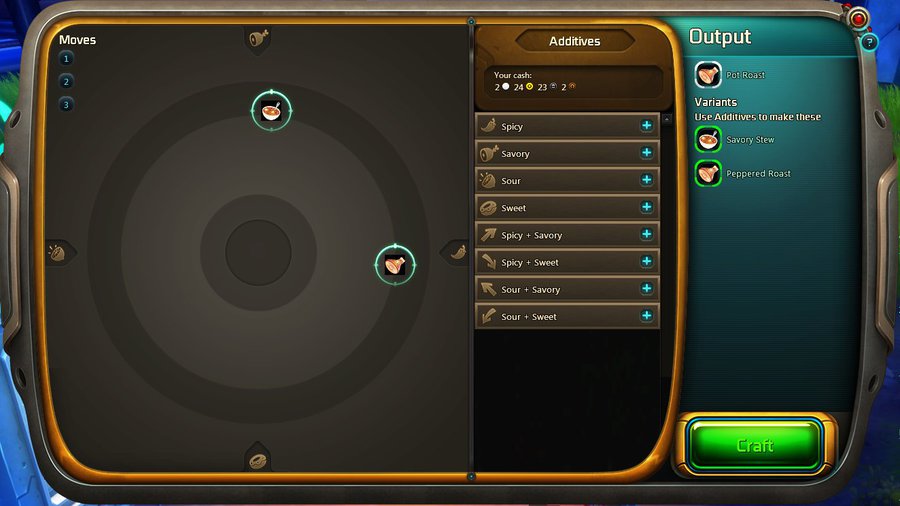Select the Peppered Roast variant icon
900x506 pixels.
(708, 173)
